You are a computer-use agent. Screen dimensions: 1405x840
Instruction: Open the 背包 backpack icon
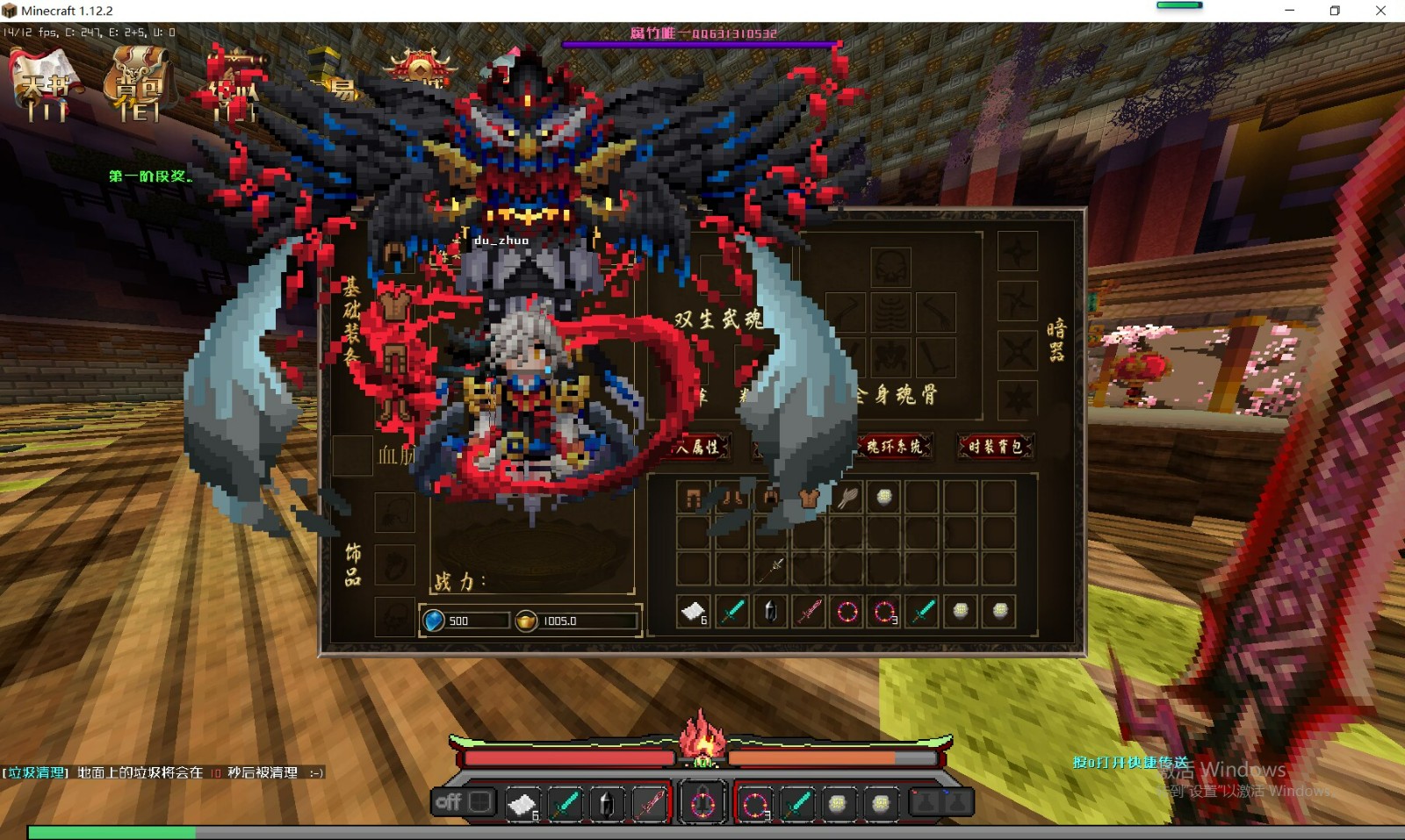[138, 86]
